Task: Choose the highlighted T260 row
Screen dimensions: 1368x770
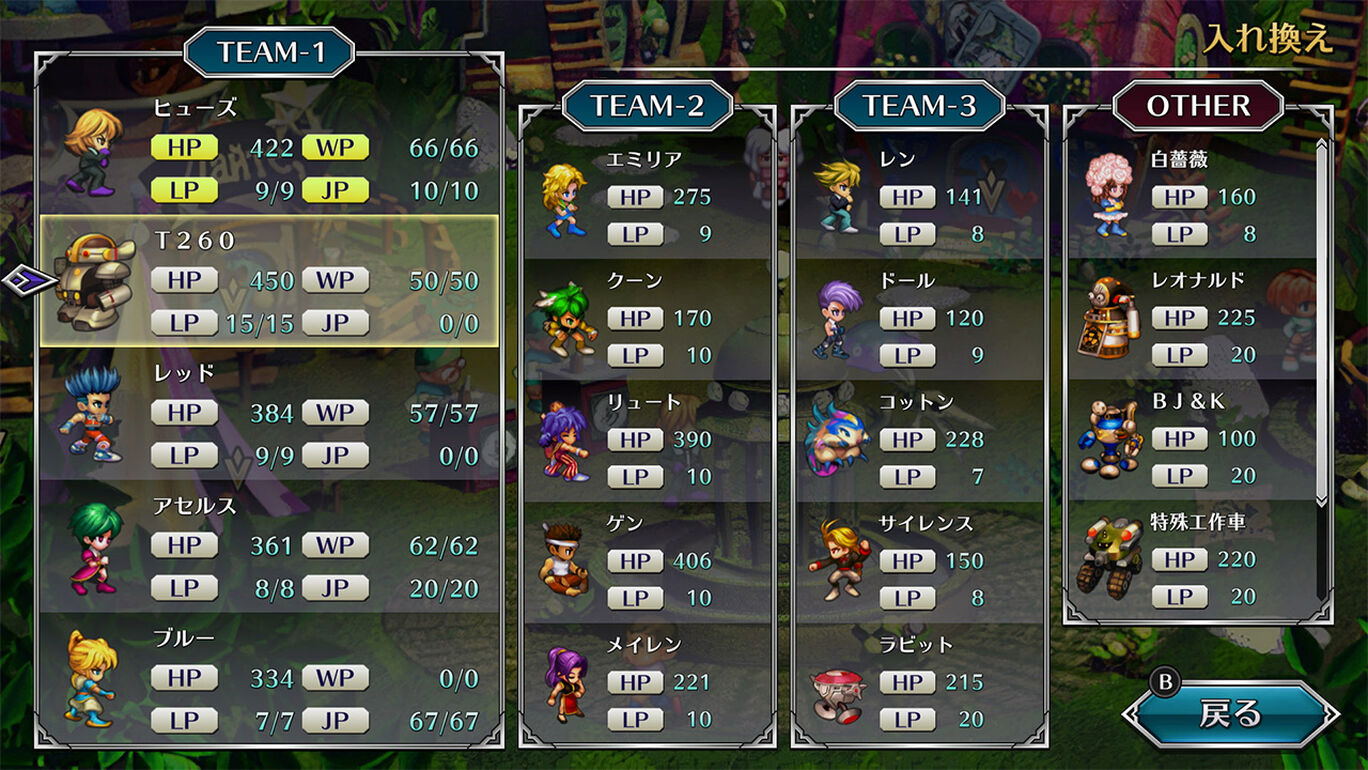Action: coord(270,281)
